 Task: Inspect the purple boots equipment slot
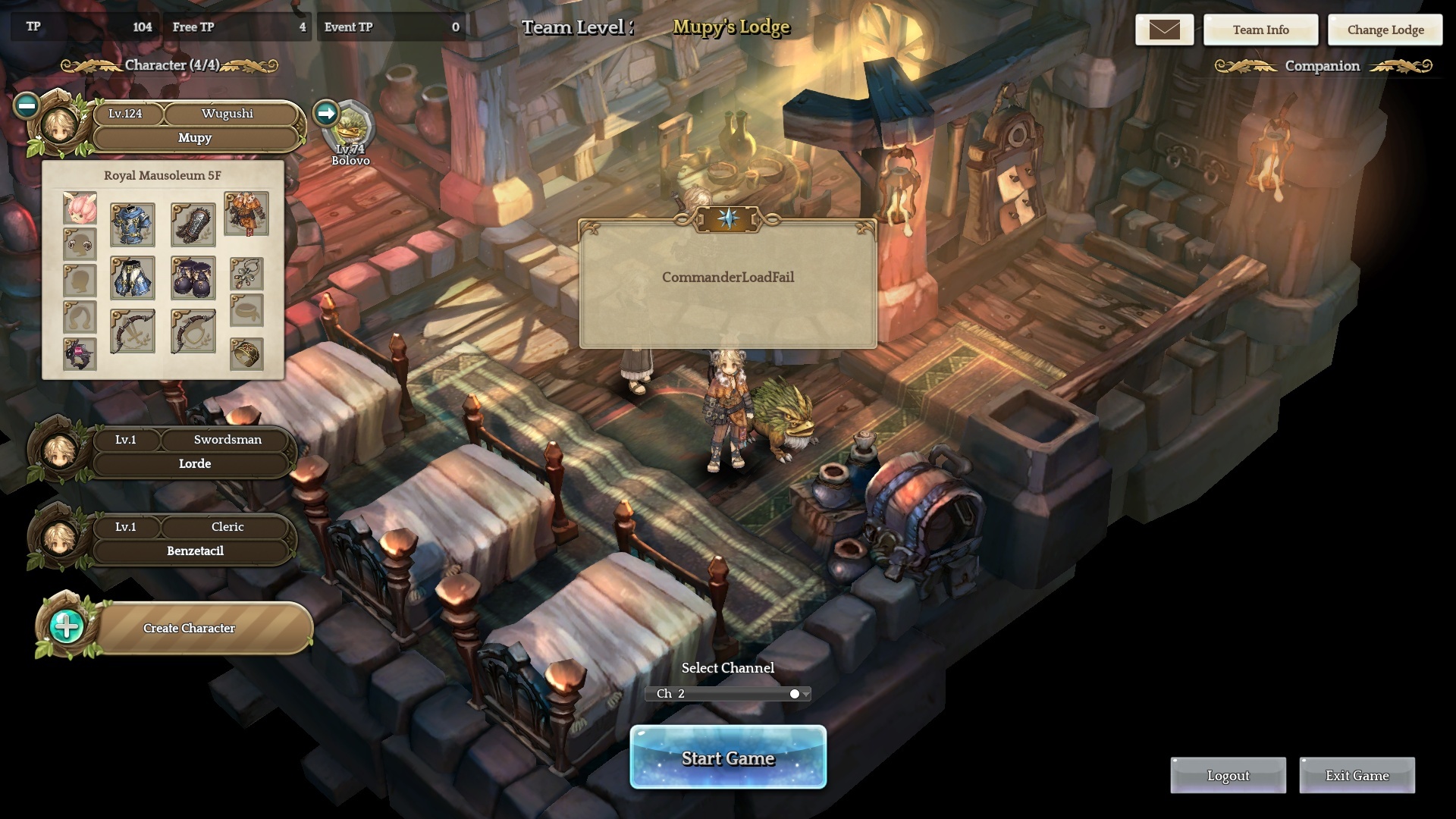(x=193, y=278)
